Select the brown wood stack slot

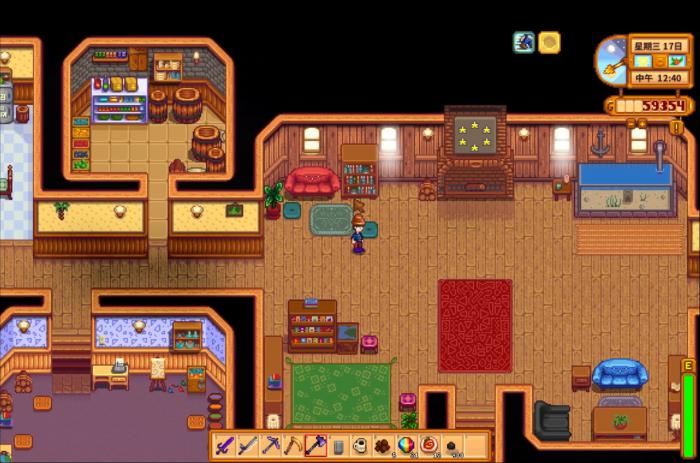pos(385,445)
